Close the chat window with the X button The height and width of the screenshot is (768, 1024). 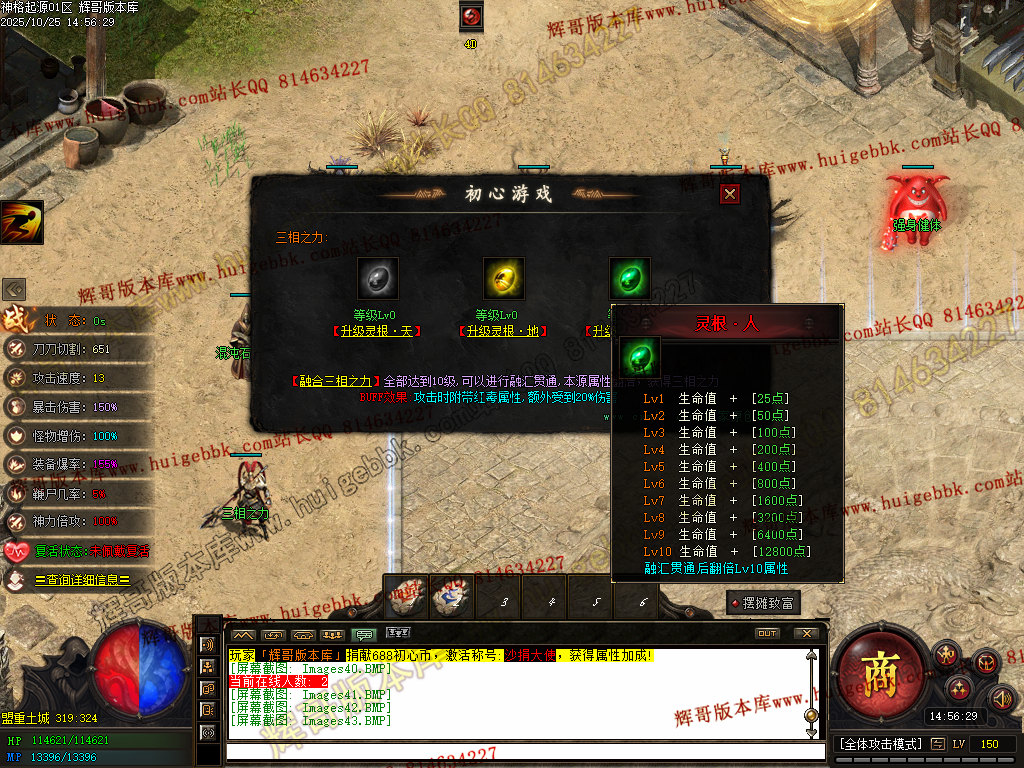tap(806, 634)
